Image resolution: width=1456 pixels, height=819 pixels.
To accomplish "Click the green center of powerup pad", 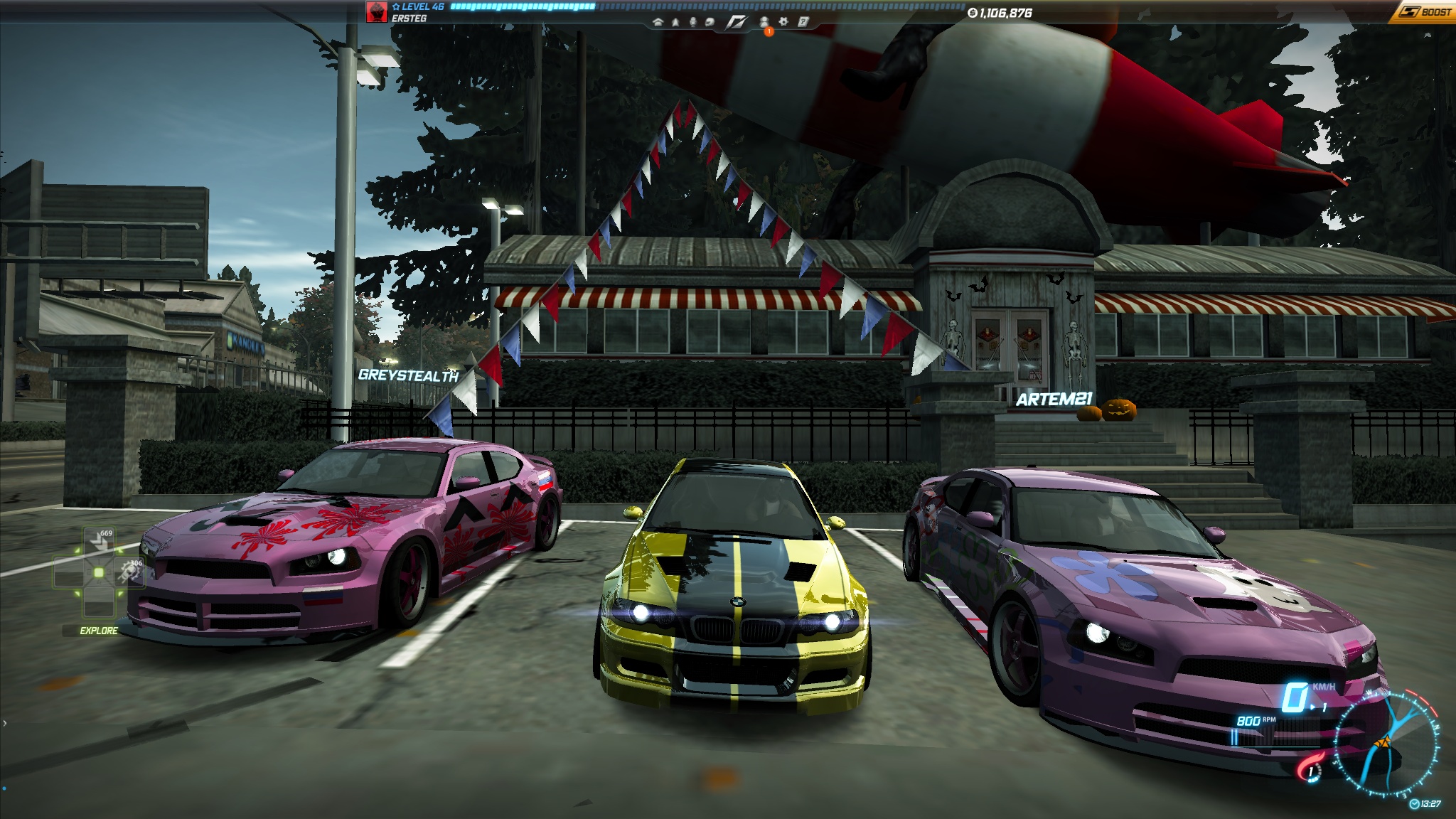I will 99,572.
